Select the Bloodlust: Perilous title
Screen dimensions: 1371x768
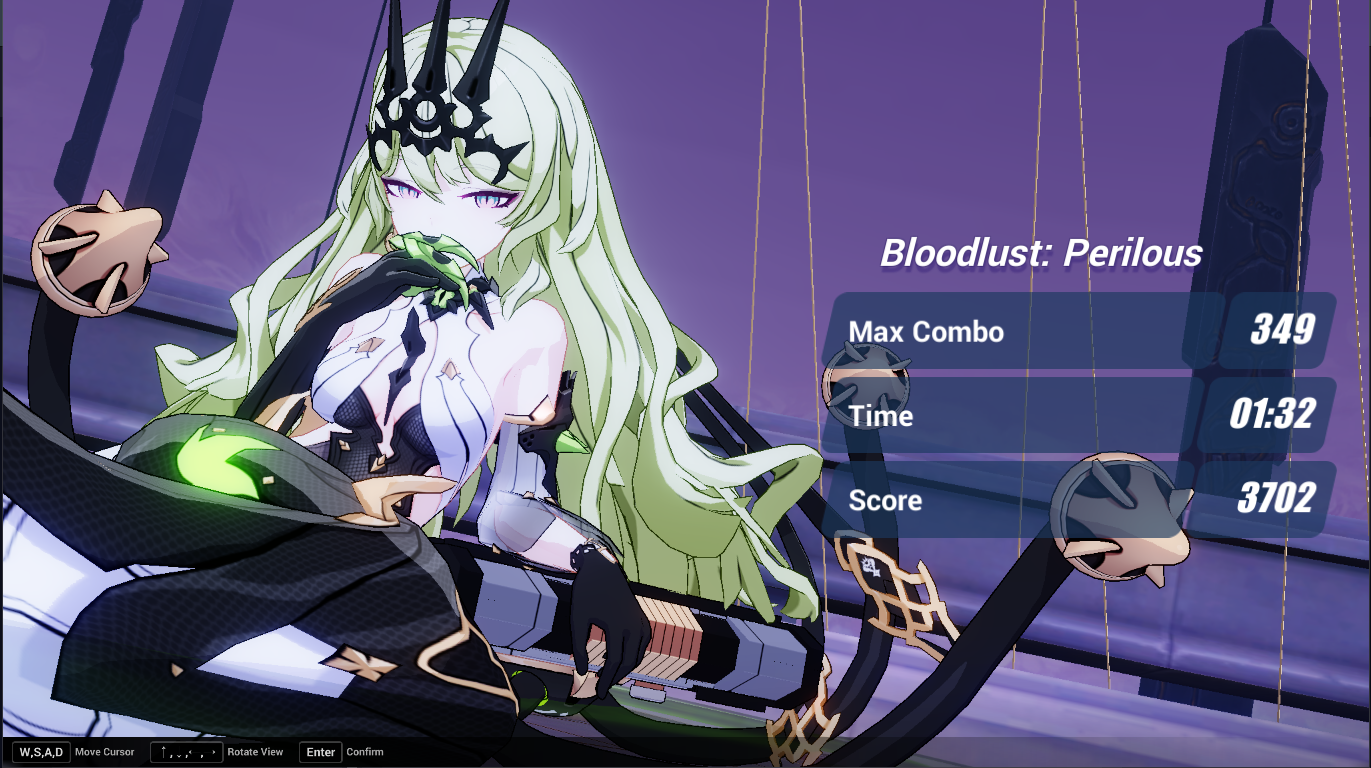point(1040,254)
